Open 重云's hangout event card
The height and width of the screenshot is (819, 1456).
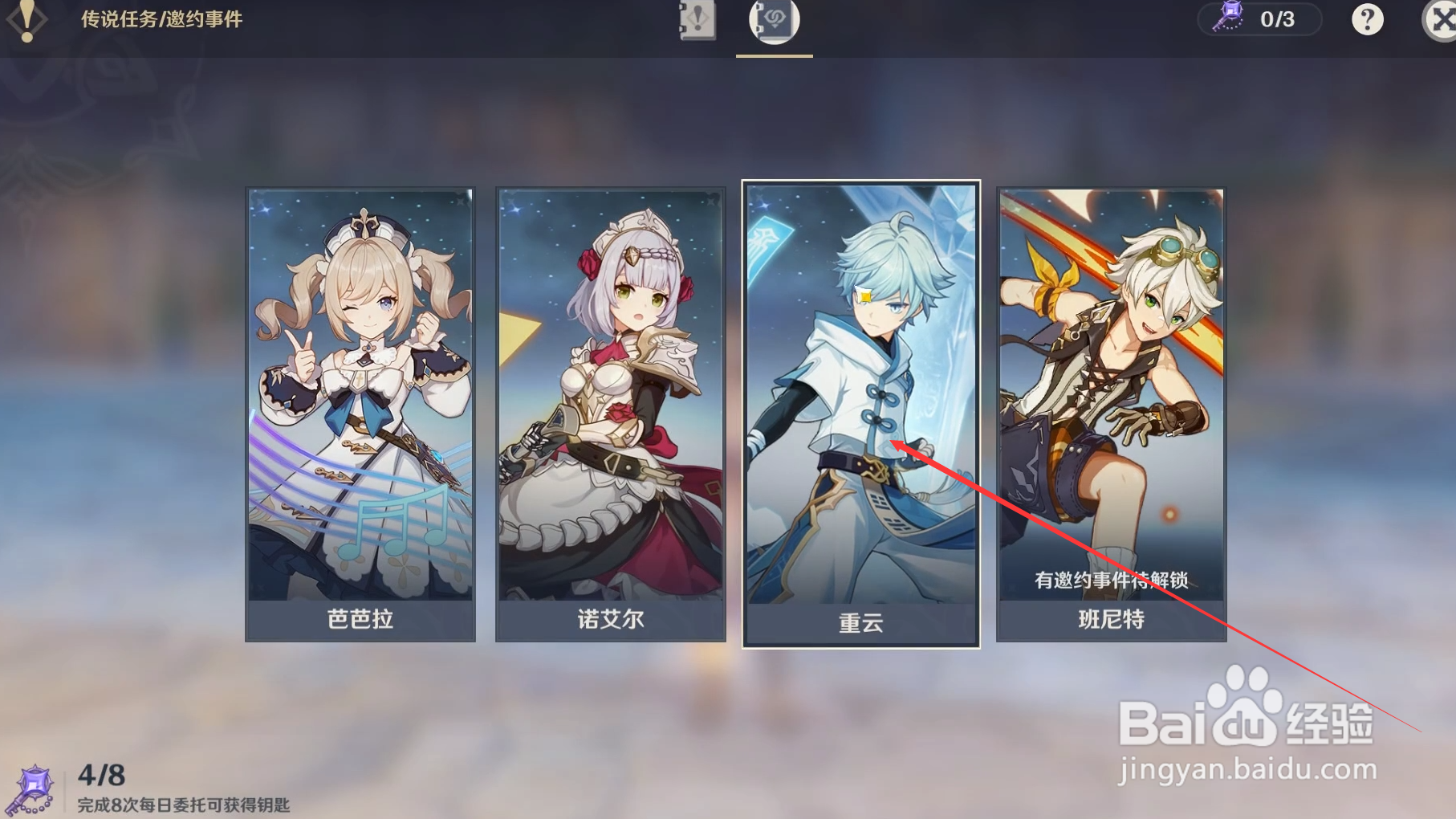coord(861,411)
